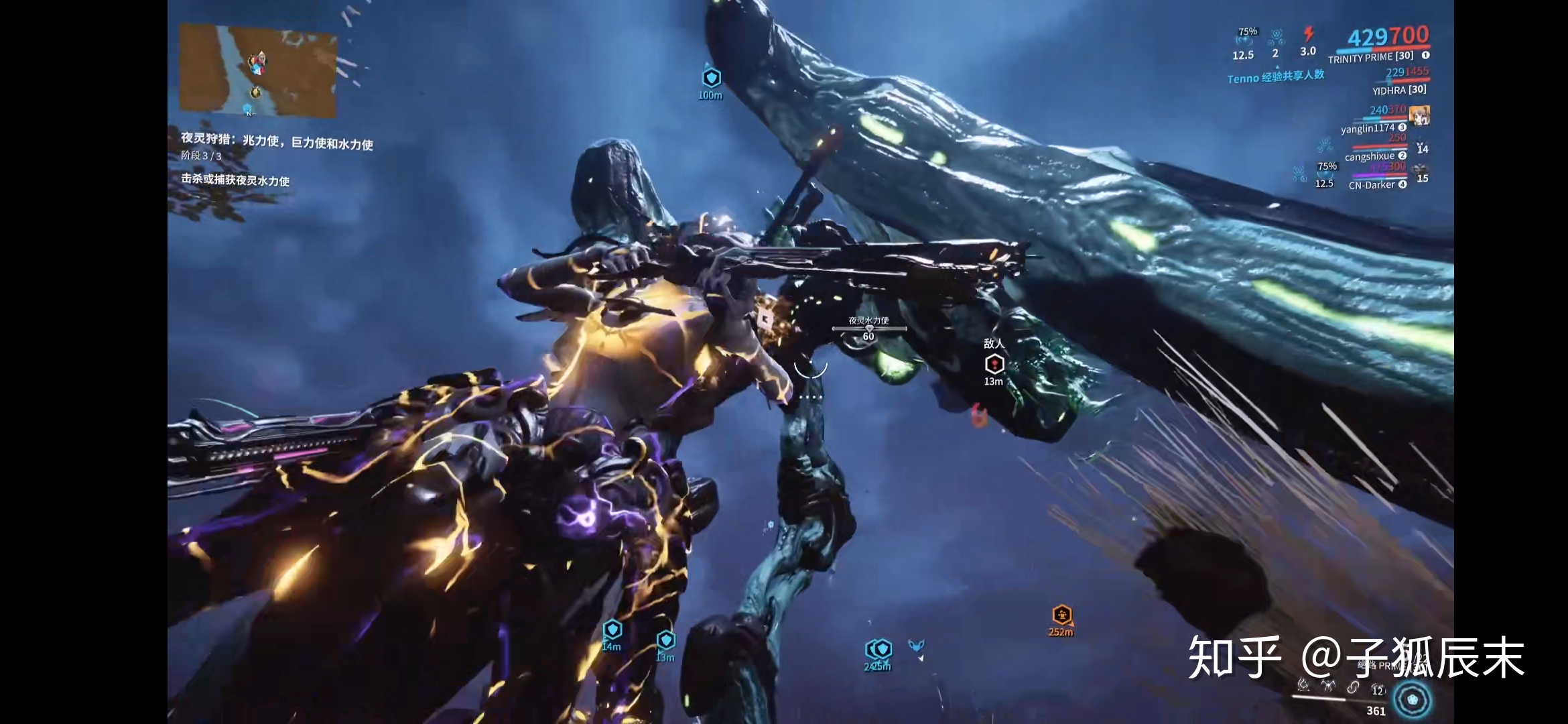Activate Trinity's Link chain ability icon
Screen dimensions: 1568x724
[x=1353, y=687]
